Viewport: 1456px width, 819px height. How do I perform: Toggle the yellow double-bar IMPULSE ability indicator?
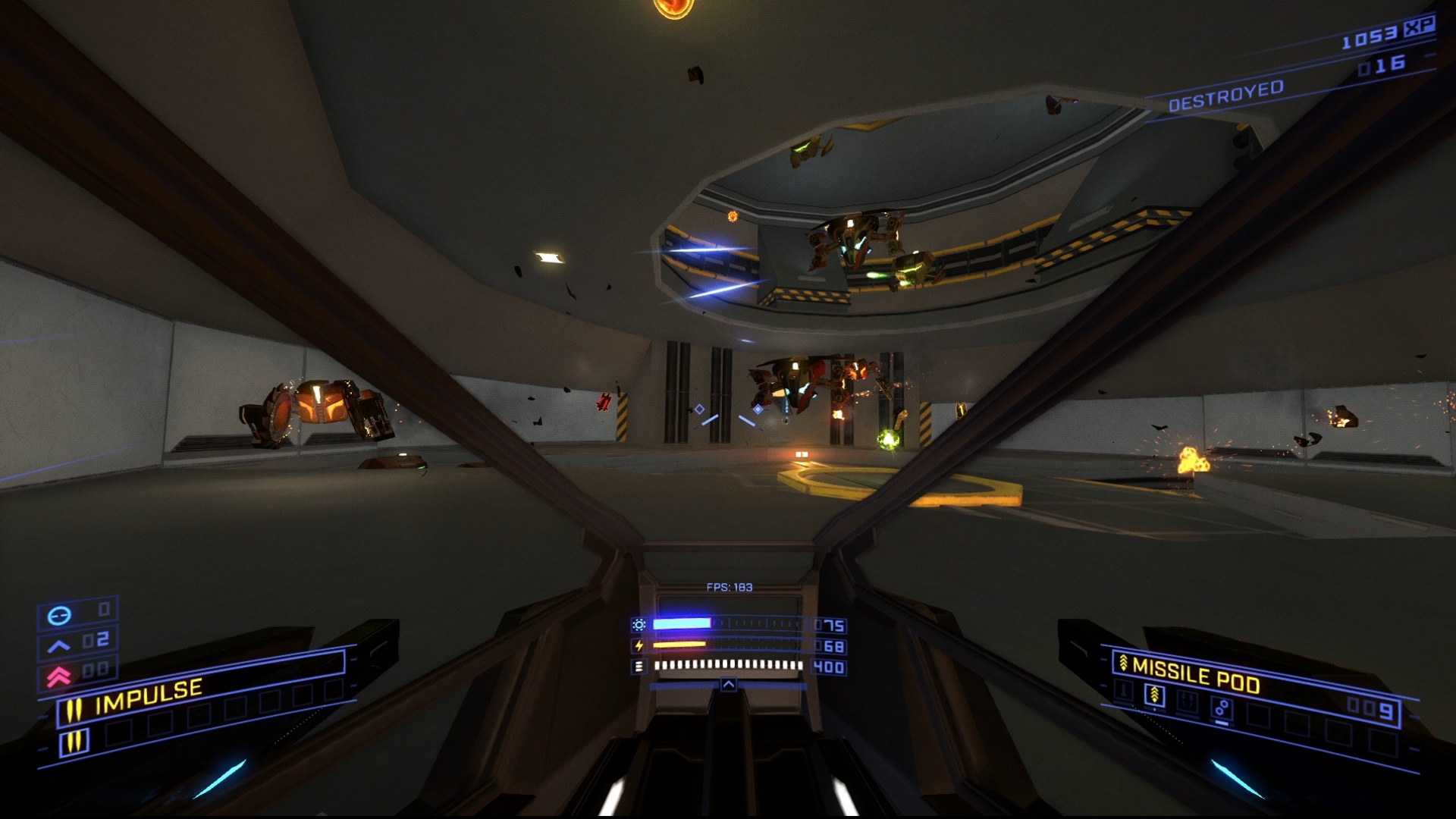tap(74, 708)
